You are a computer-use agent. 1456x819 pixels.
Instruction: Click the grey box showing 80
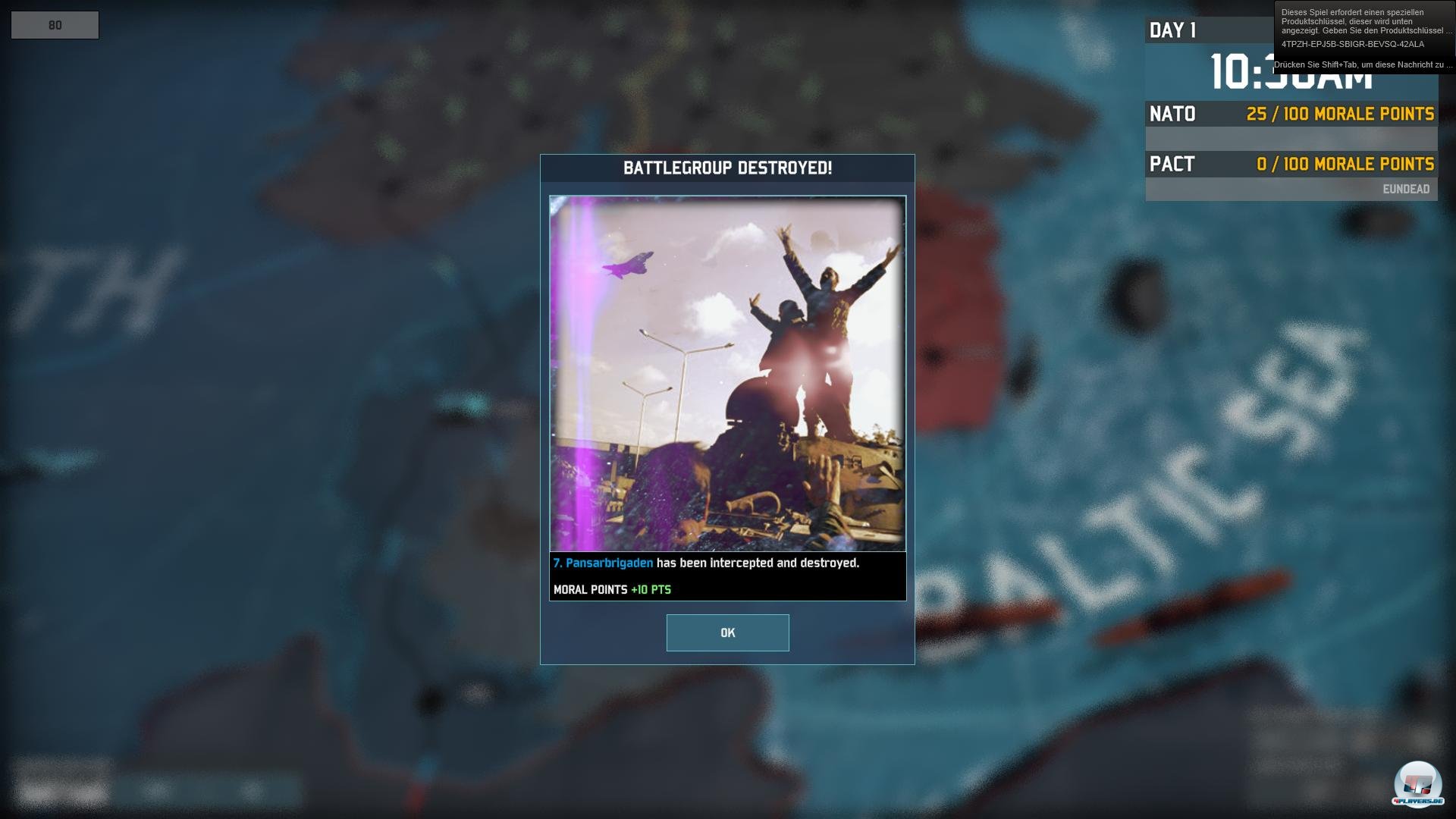[53, 24]
